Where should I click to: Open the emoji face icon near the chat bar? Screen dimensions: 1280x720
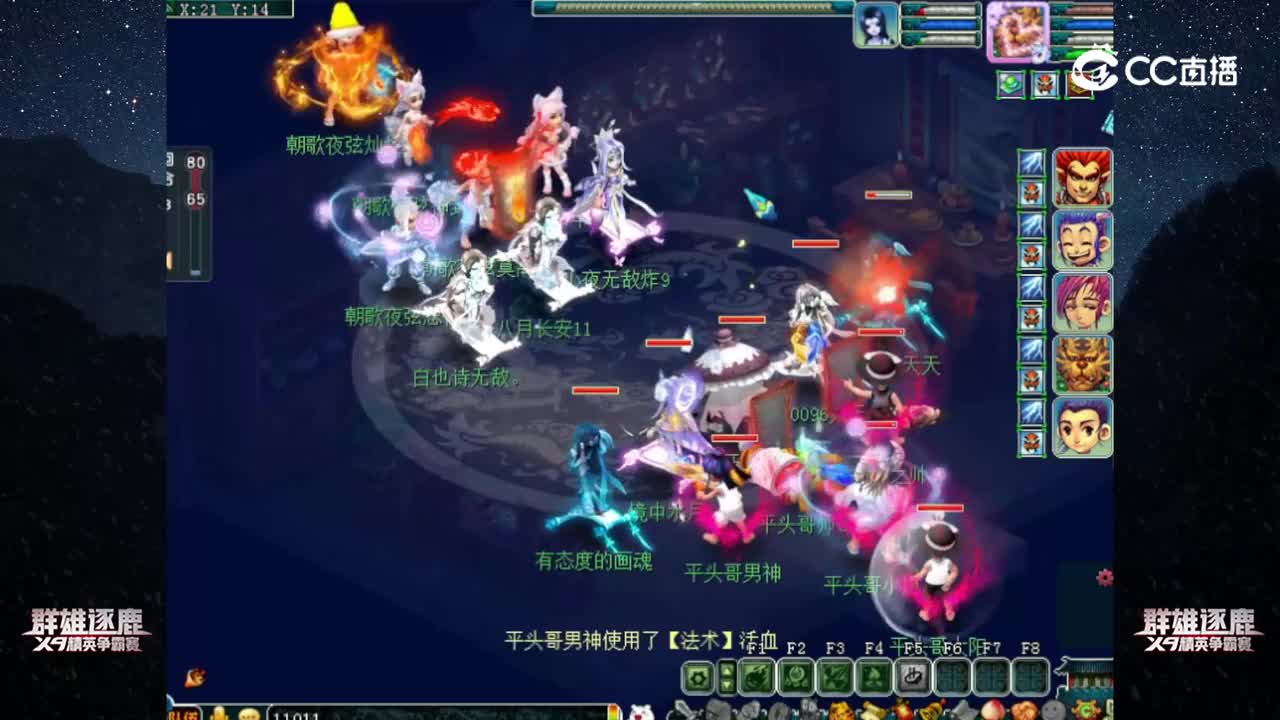coord(250,715)
